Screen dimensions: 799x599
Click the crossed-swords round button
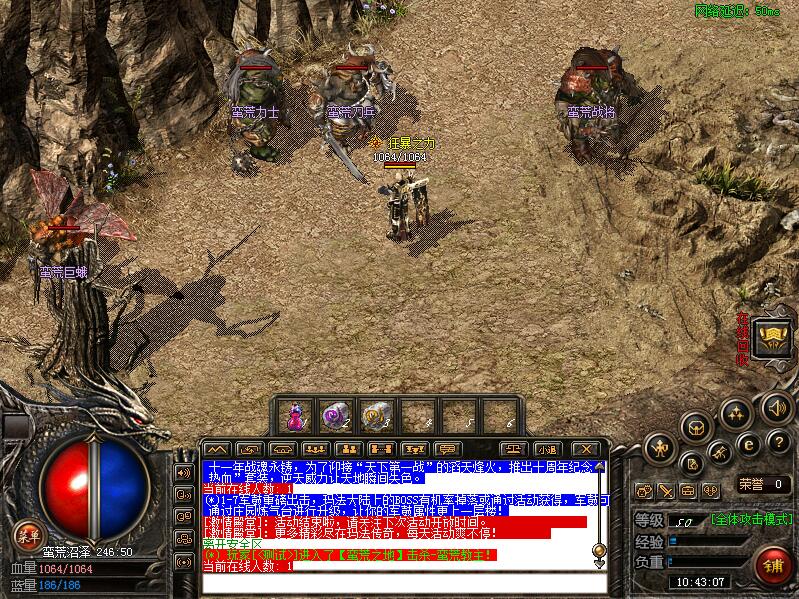[x=719, y=455]
